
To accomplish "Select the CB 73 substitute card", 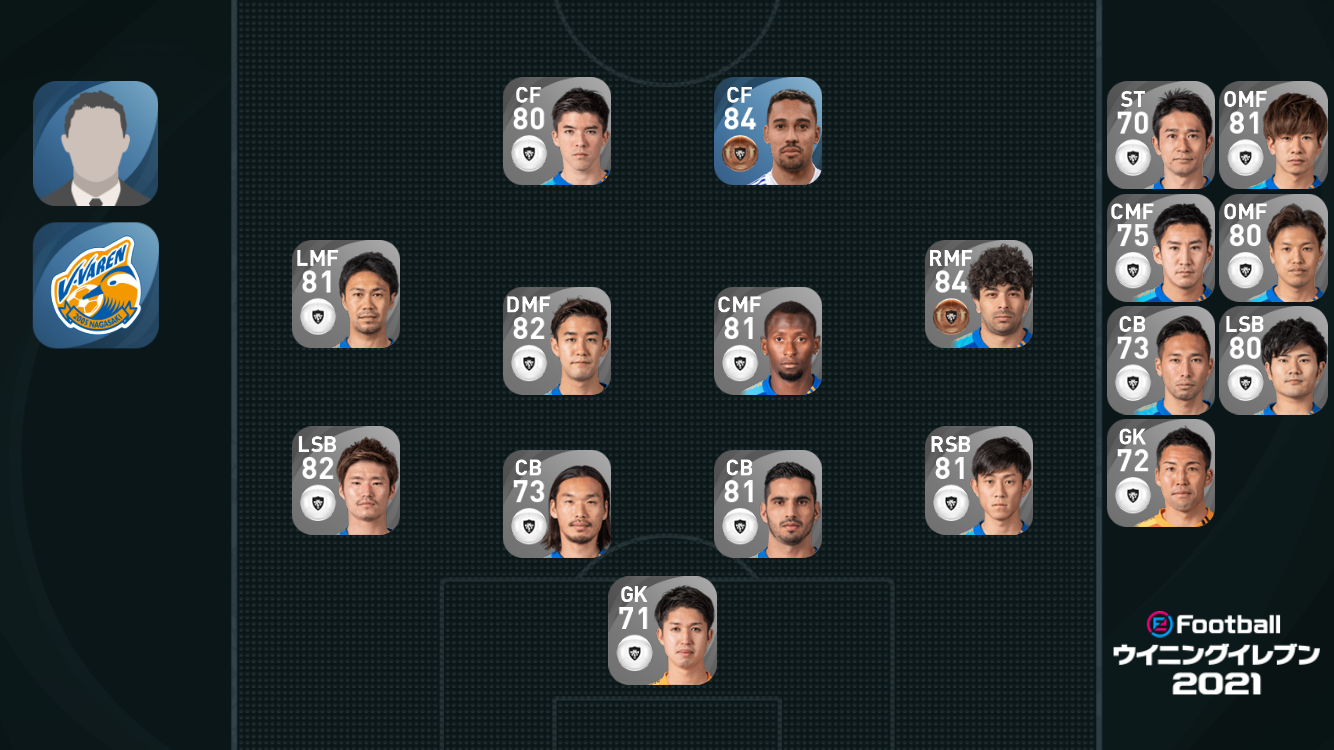I will point(1161,361).
